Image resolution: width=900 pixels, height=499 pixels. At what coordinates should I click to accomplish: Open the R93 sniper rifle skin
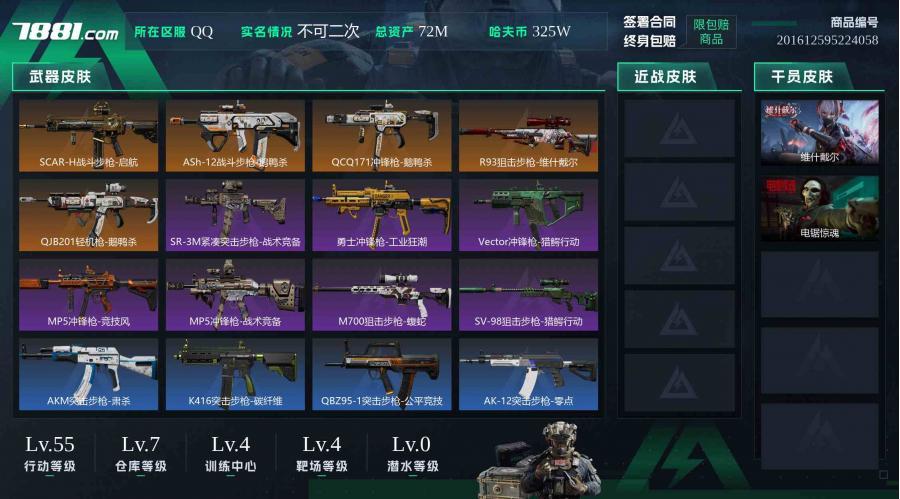528,135
